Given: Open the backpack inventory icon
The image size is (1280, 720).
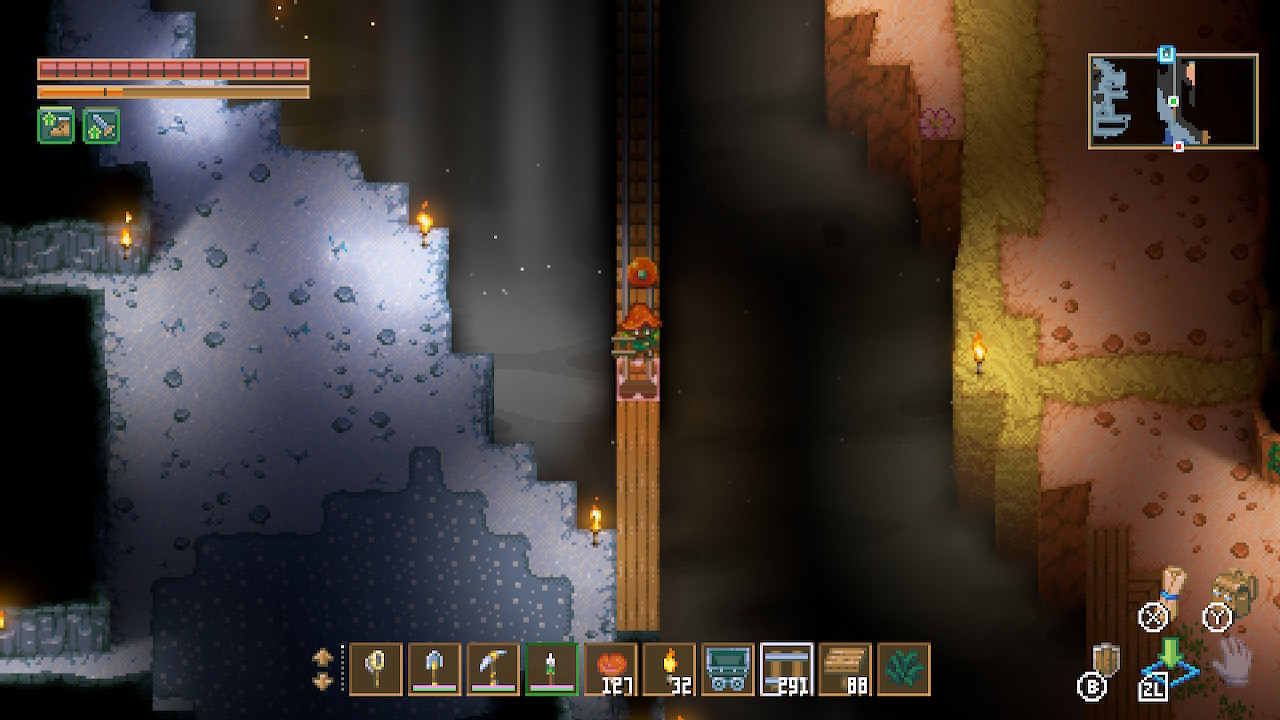Looking at the screenshot, I should [x=1232, y=591].
